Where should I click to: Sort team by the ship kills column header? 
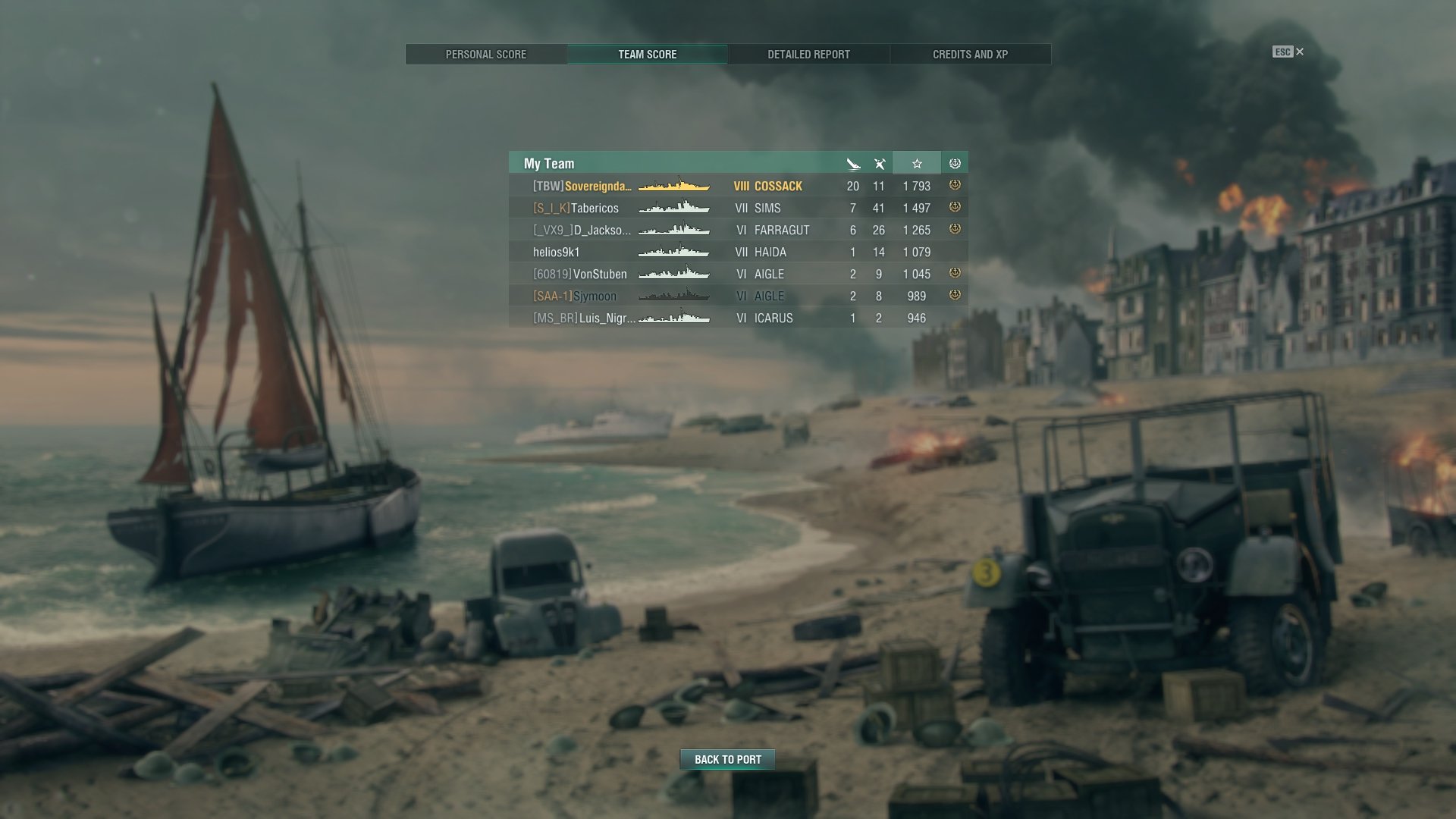pyautogui.click(x=853, y=163)
